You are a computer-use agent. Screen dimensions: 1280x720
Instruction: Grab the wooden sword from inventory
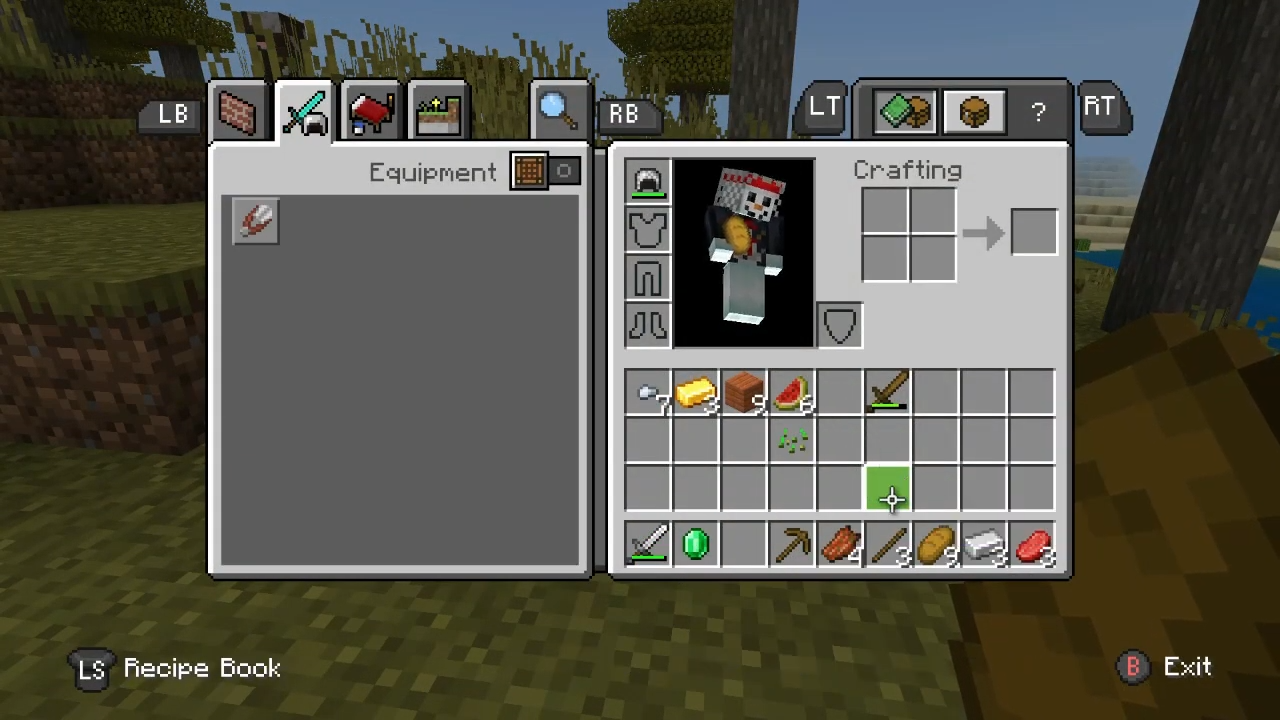click(888, 392)
